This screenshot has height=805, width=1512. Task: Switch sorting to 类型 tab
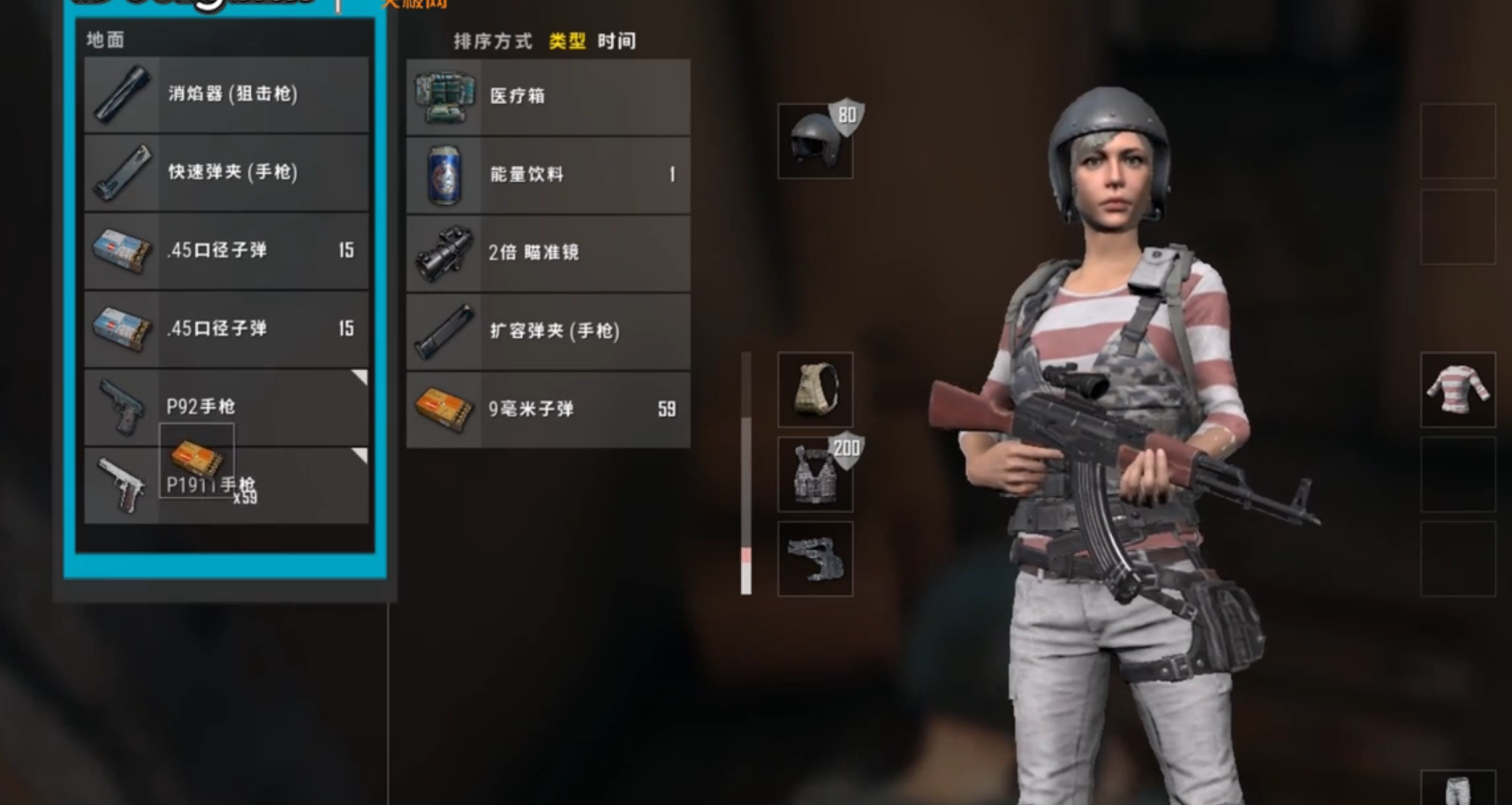tap(568, 41)
